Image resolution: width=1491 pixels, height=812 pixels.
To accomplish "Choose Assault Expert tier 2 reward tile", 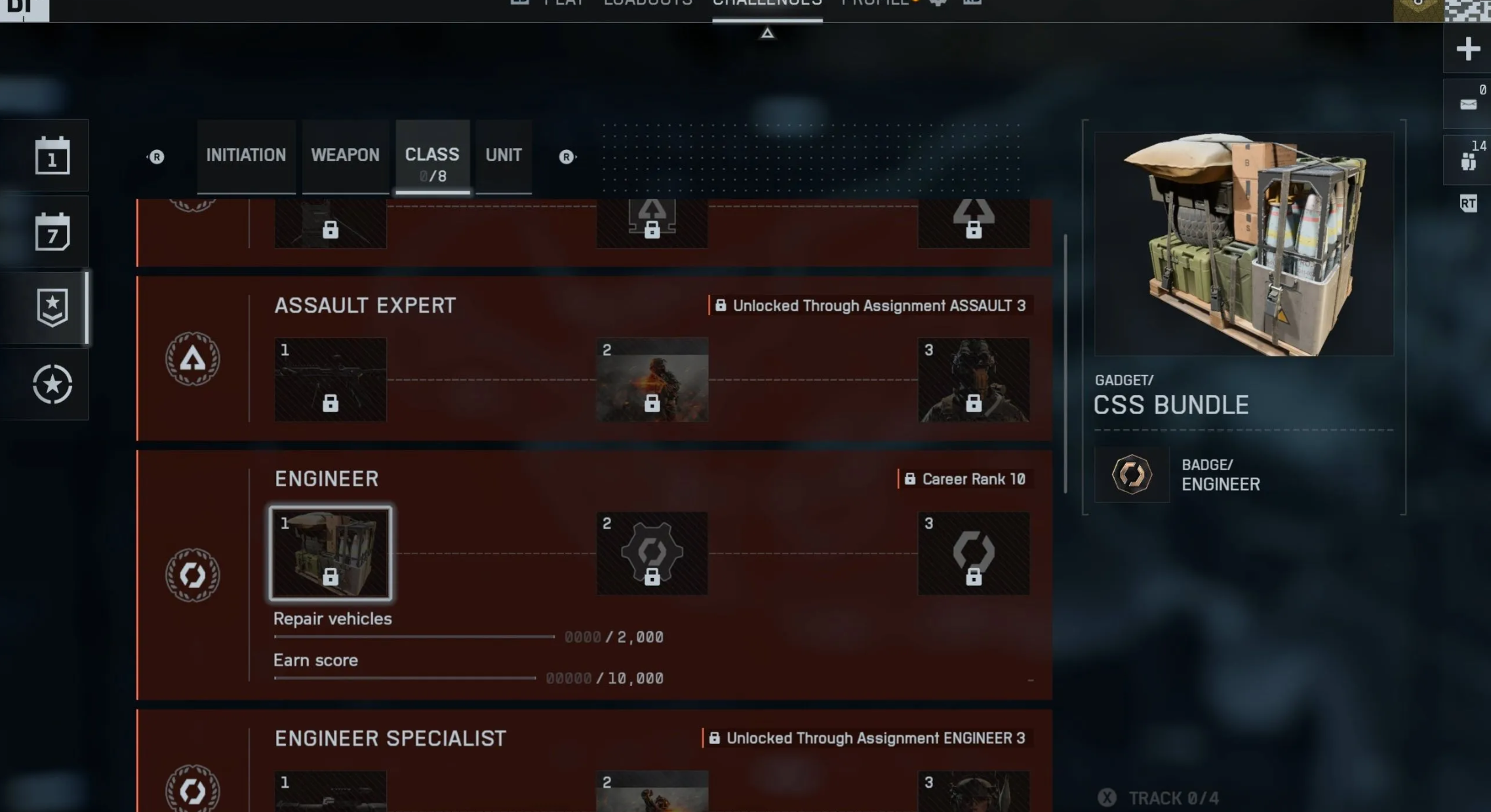I will (x=652, y=379).
